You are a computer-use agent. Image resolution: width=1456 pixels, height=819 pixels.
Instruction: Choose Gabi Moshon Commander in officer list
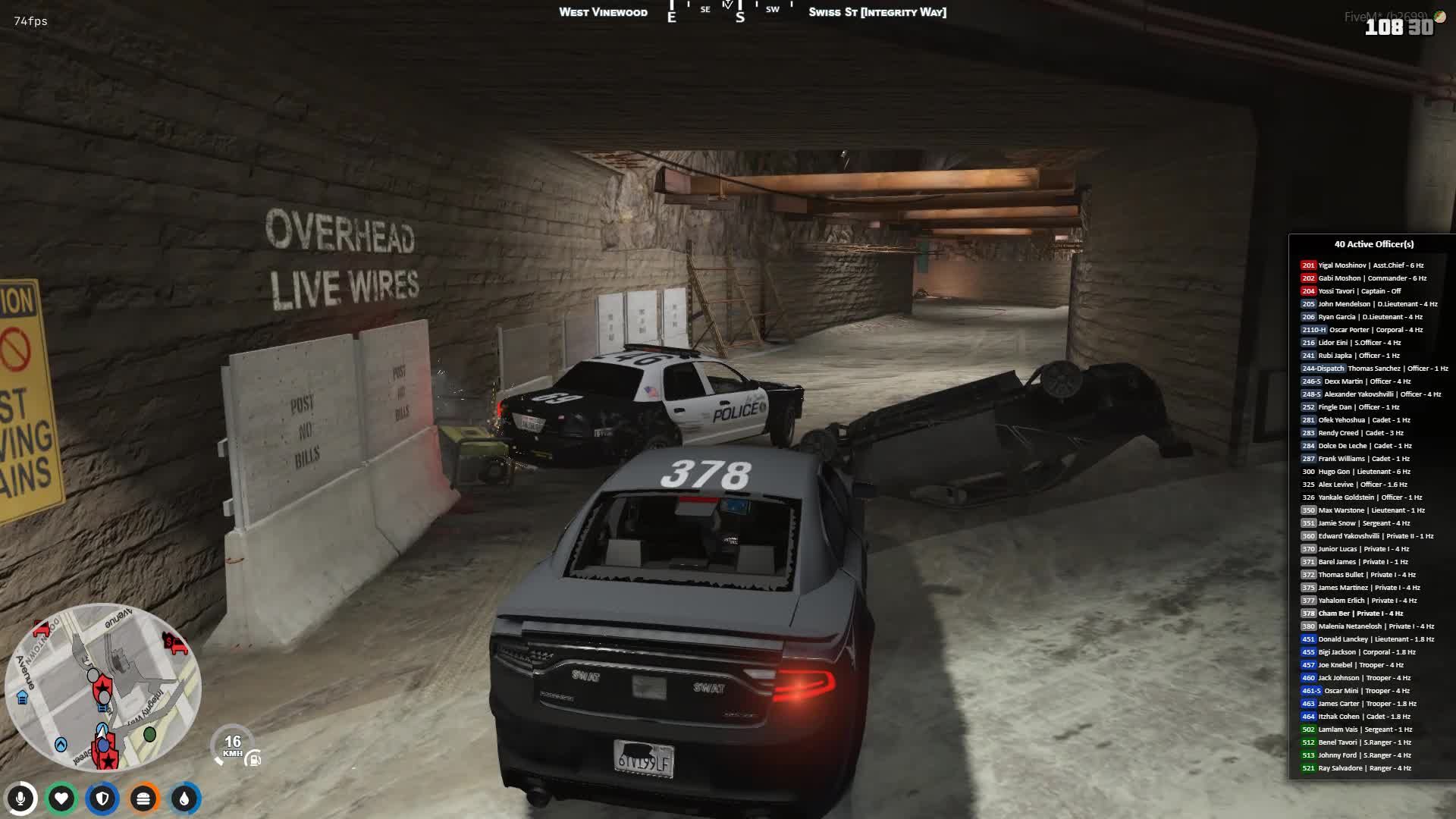coord(1363,278)
